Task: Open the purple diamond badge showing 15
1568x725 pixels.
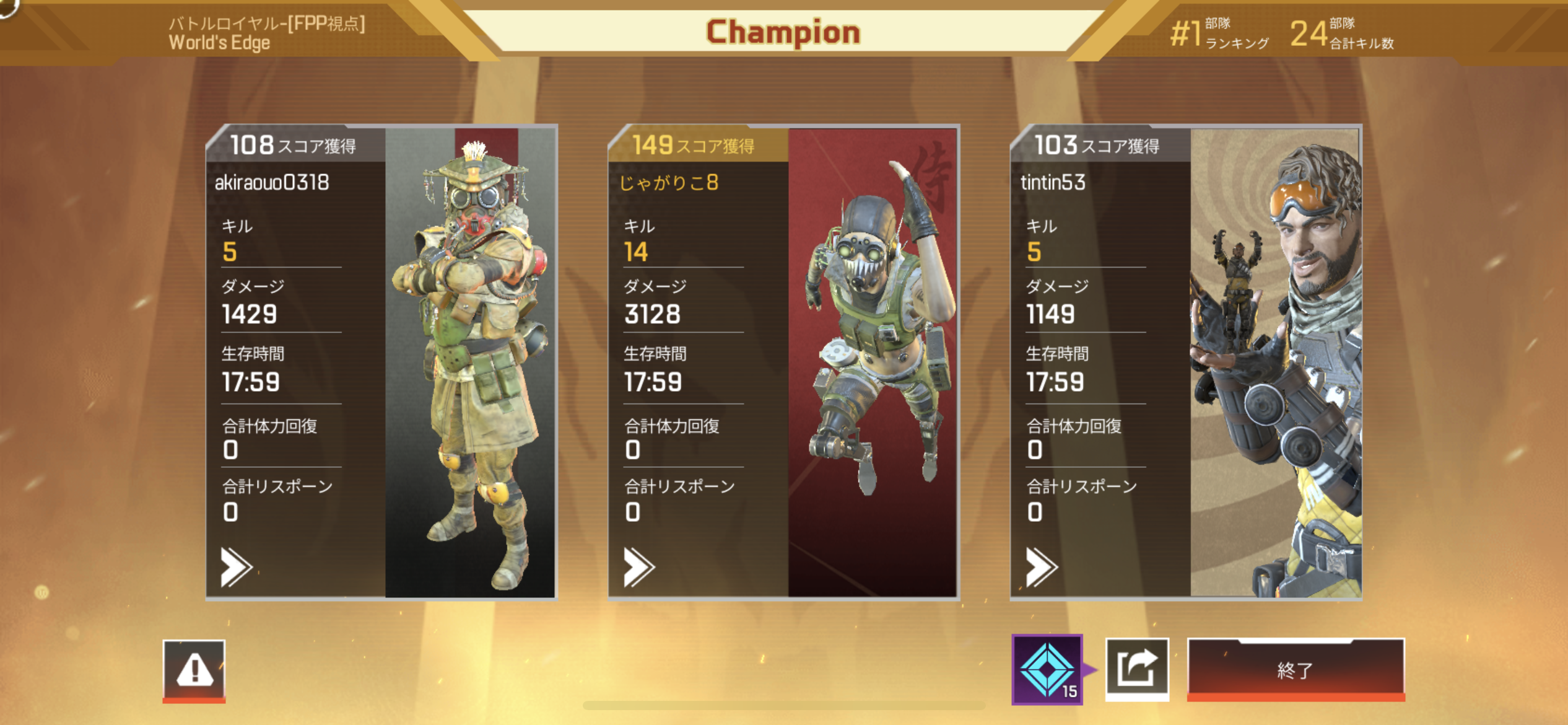Action: coord(1047,669)
